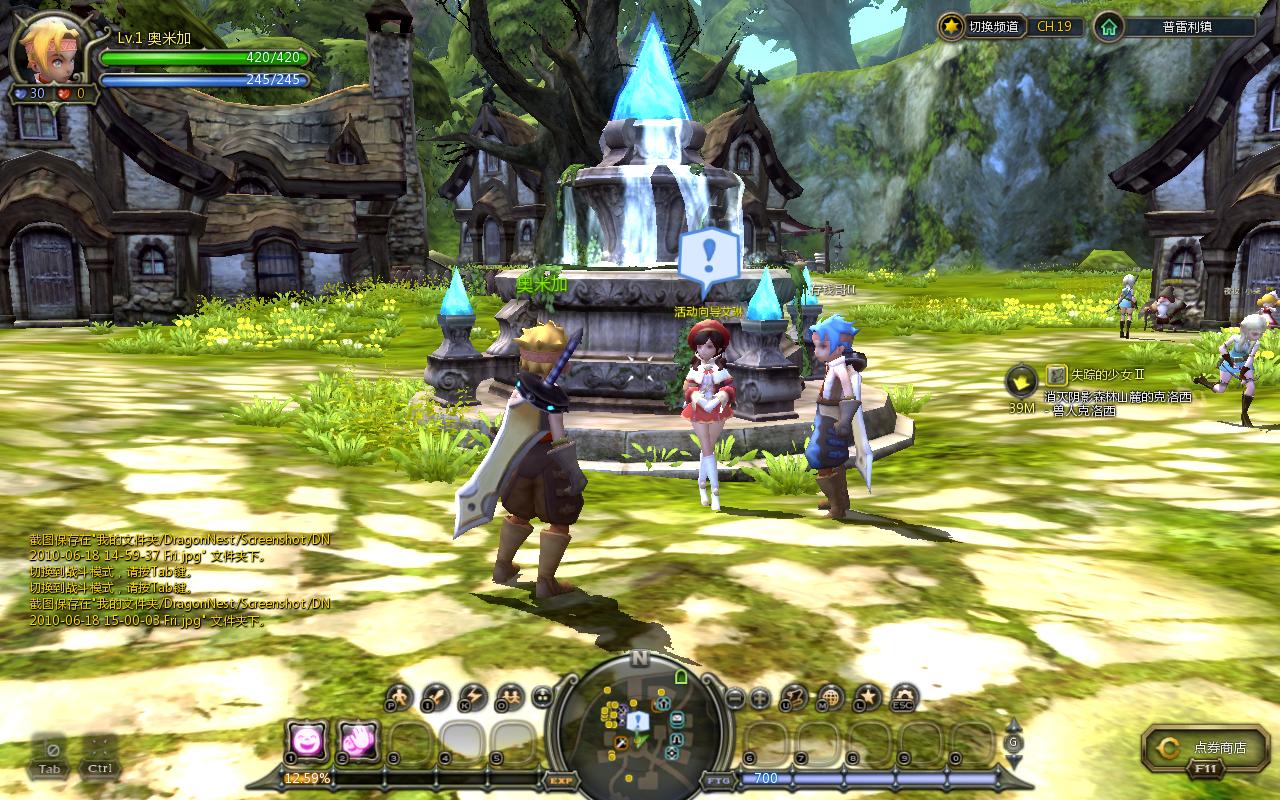Open the world map globe icon

point(831,697)
